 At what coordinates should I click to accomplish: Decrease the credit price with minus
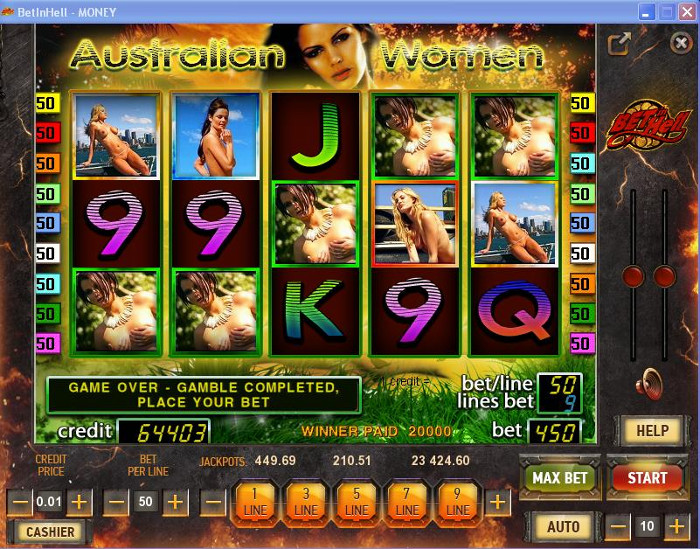(x=19, y=501)
